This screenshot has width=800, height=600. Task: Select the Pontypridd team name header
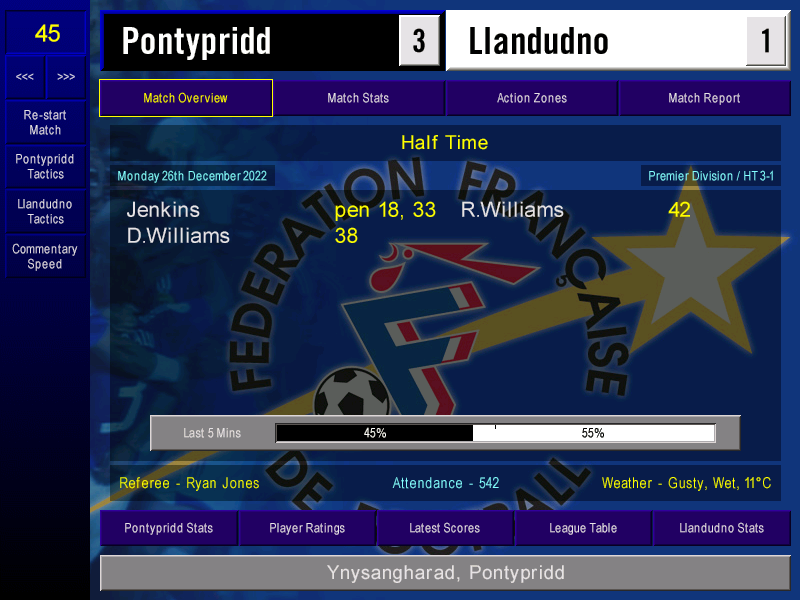(x=250, y=41)
